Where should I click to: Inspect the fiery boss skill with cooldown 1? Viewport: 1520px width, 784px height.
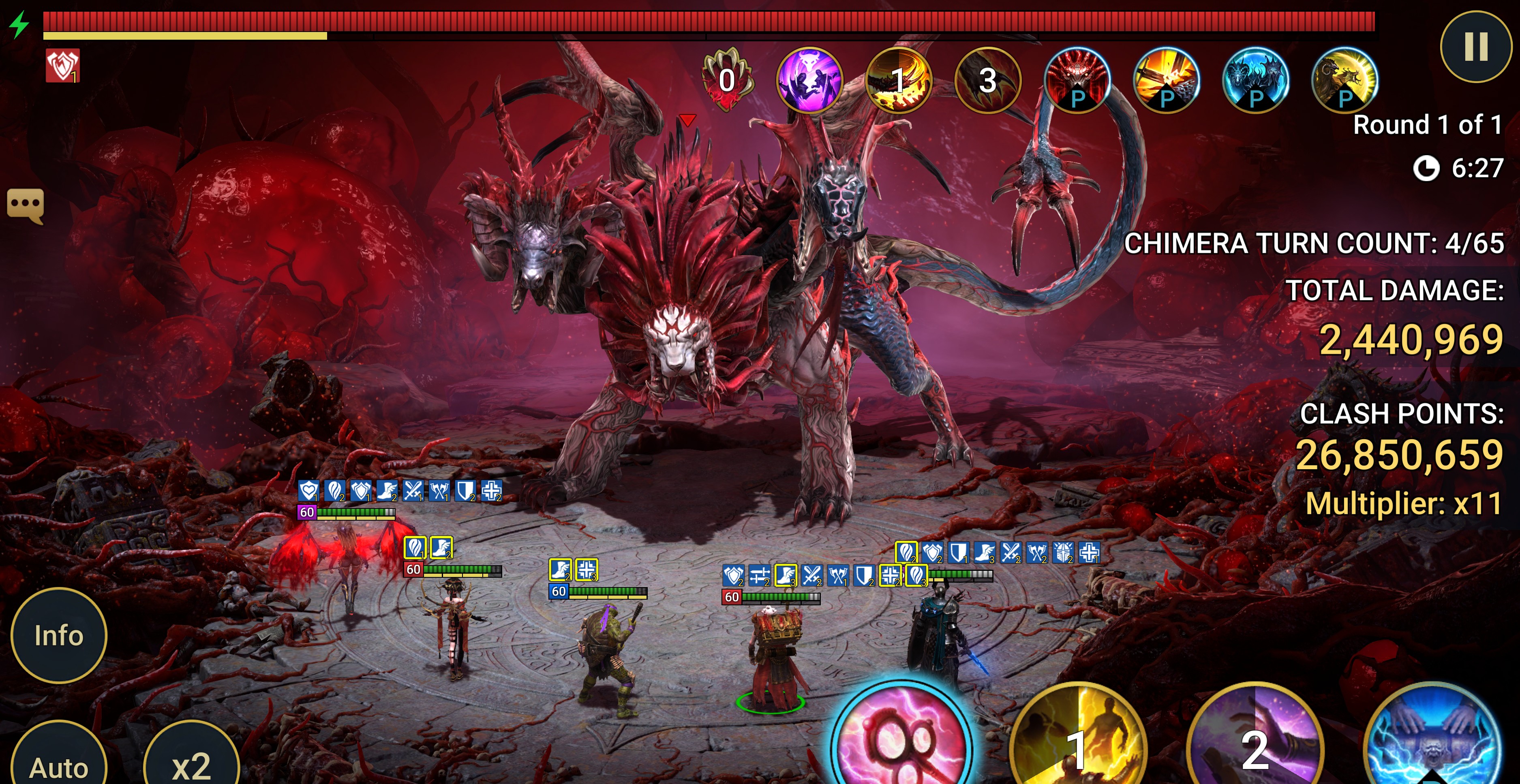click(x=898, y=80)
